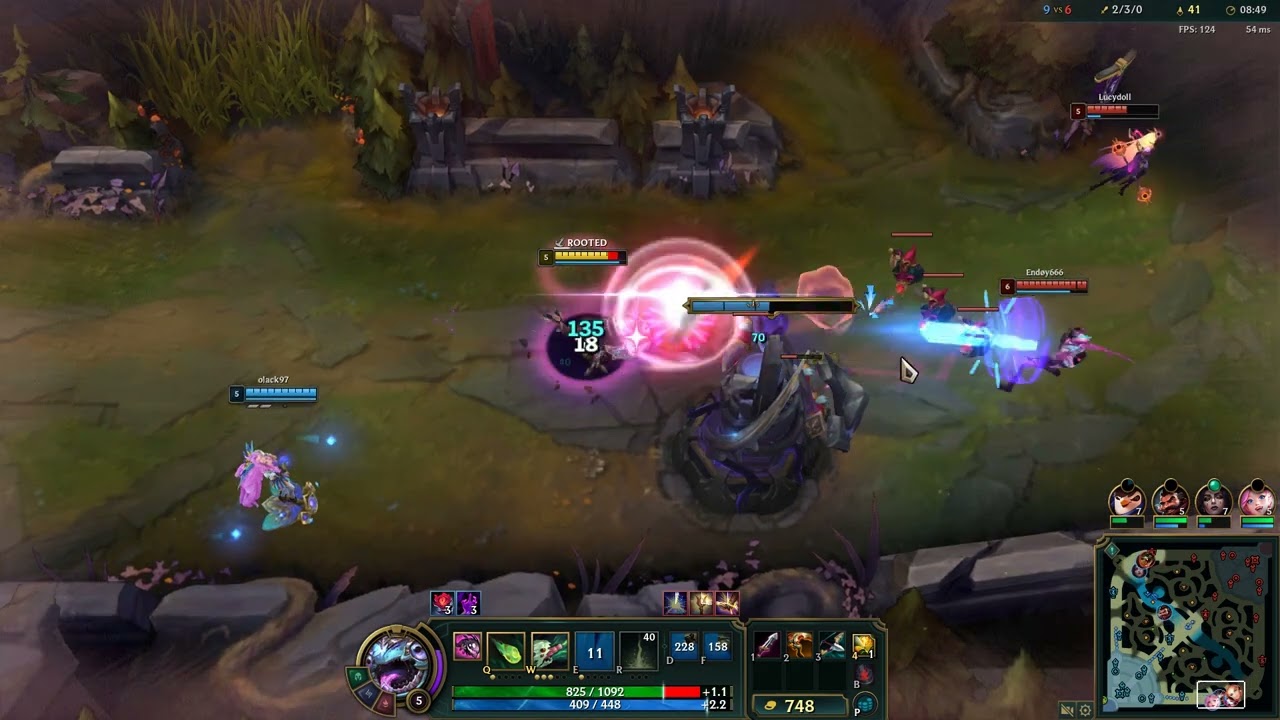Select the pink-haired teammate portrait

[x=1256, y=498]
